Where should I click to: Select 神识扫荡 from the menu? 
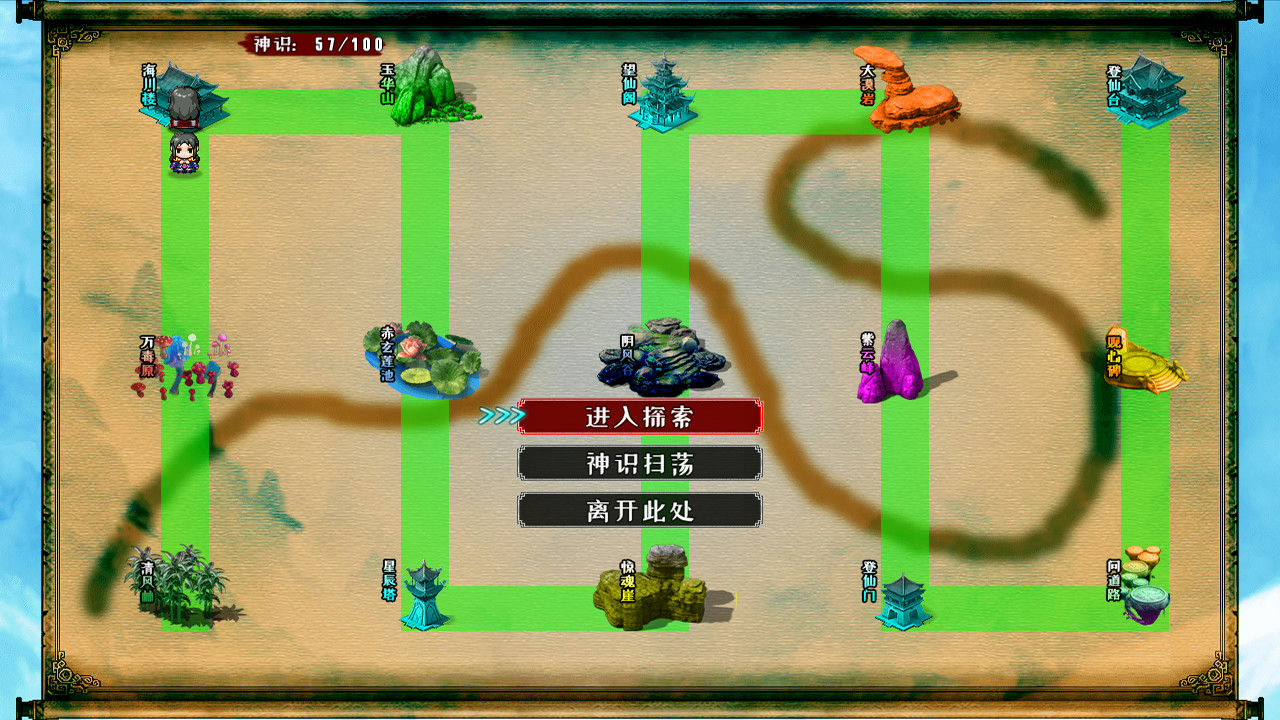(640, 463)
